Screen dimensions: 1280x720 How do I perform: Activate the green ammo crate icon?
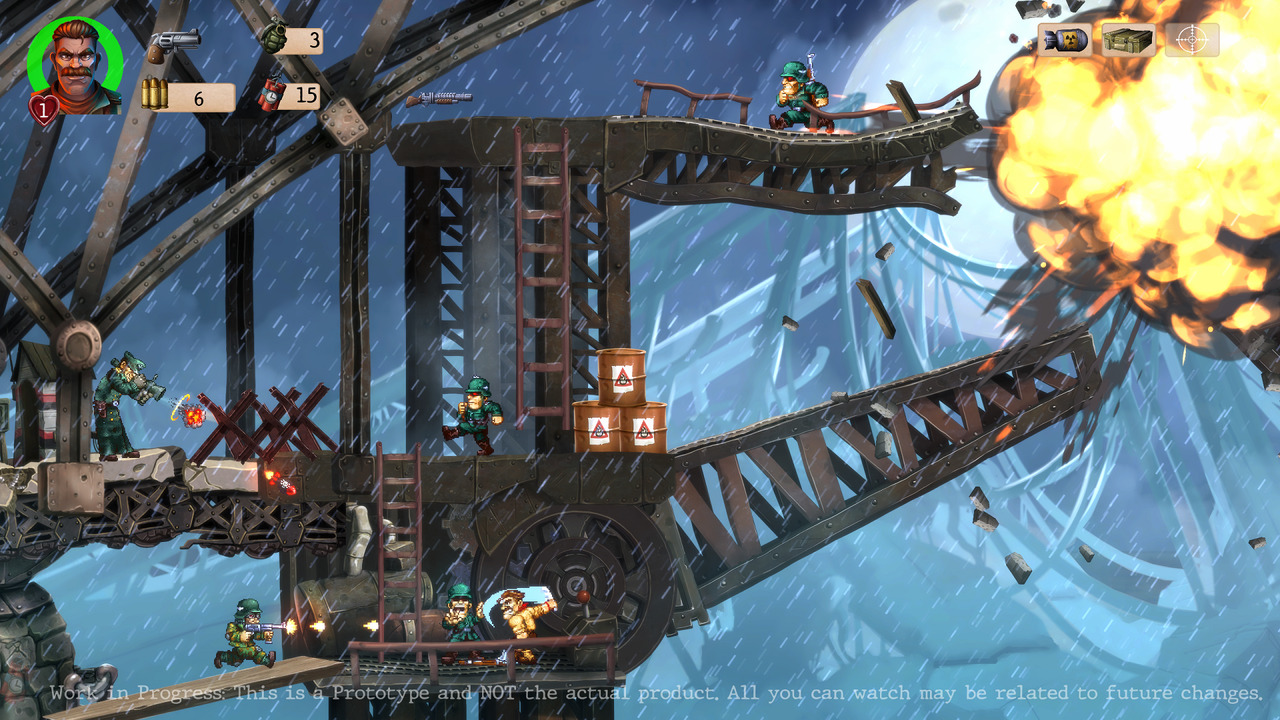pyautogui.click(x=1128, y=40)
